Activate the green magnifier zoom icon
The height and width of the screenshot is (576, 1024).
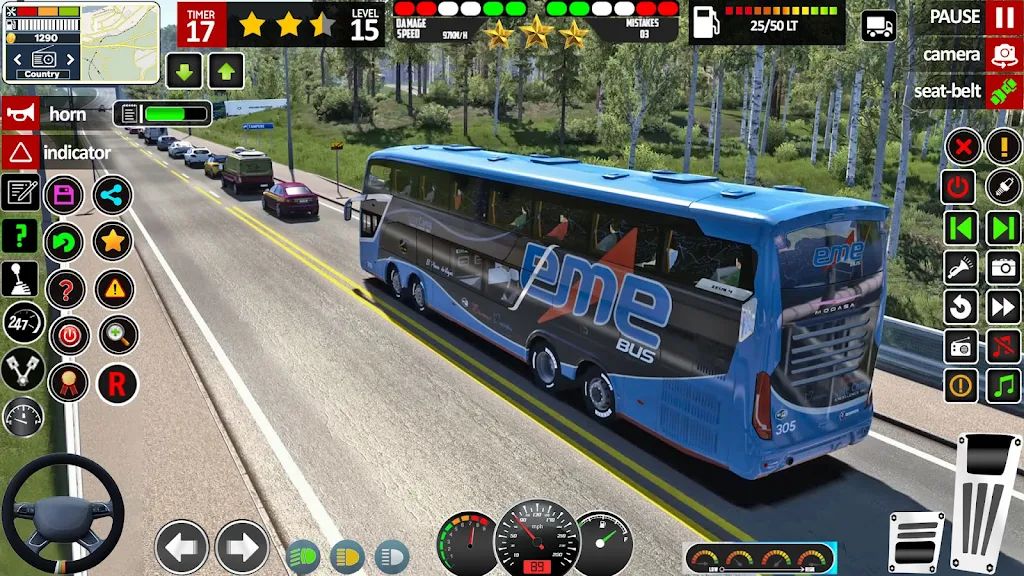118,335
